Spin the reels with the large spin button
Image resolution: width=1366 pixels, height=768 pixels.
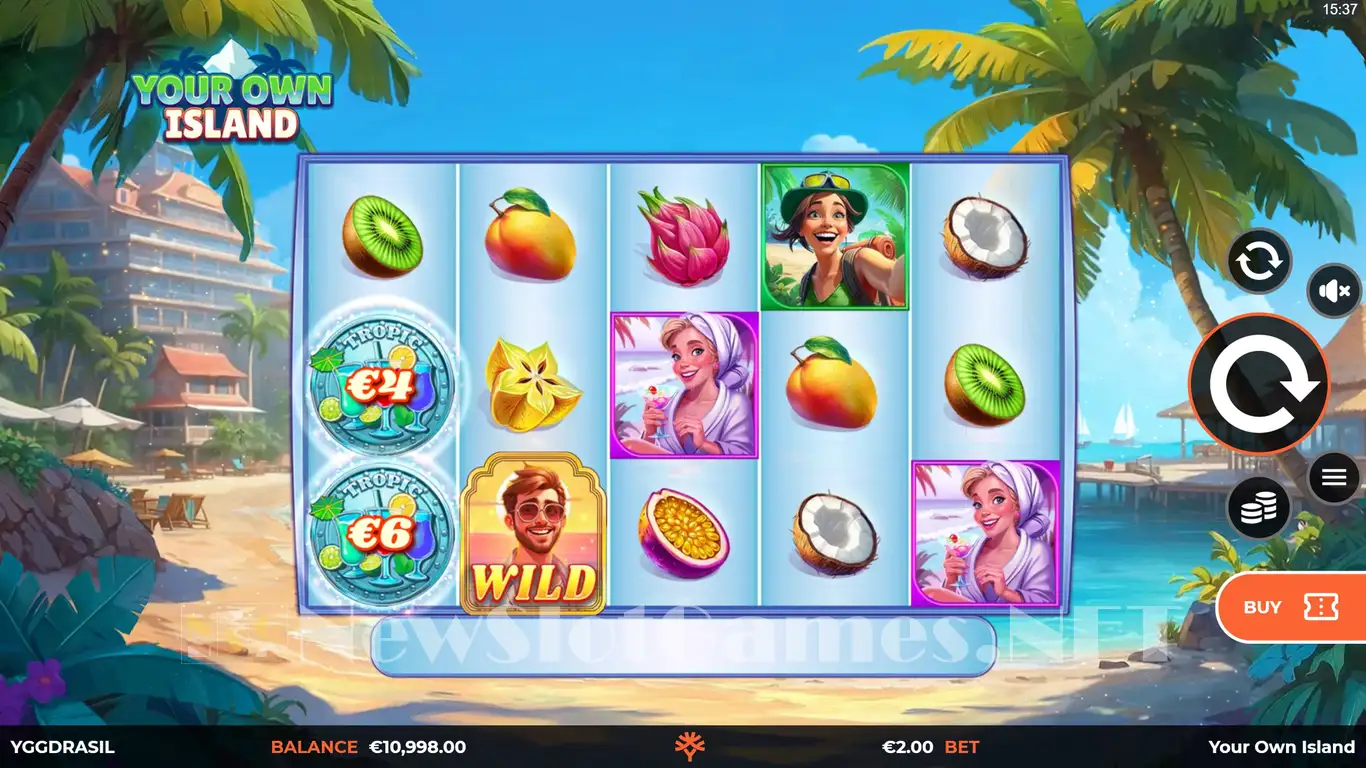(1258, 384)
